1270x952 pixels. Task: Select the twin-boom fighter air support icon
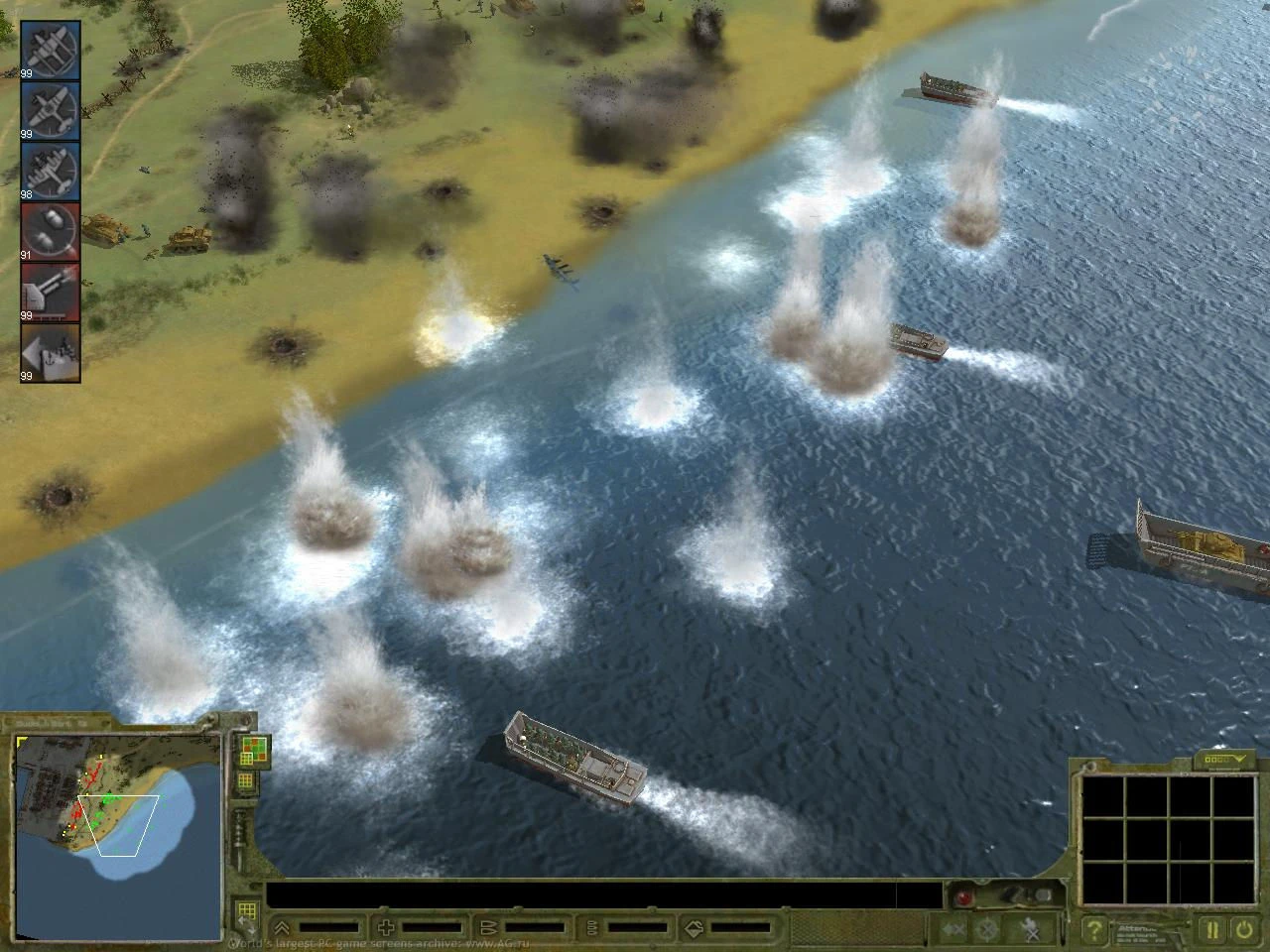coord(50,47)
